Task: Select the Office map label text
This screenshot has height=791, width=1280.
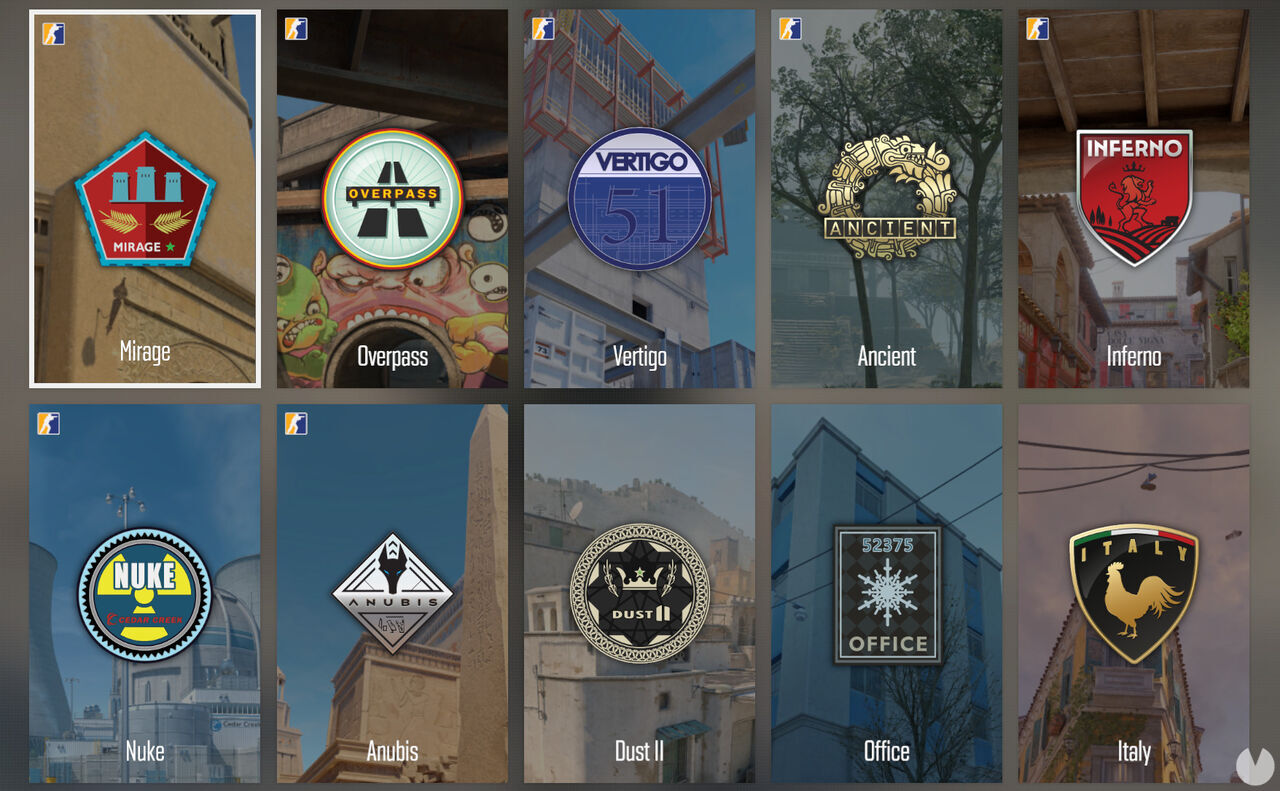Action: point(886,751)
